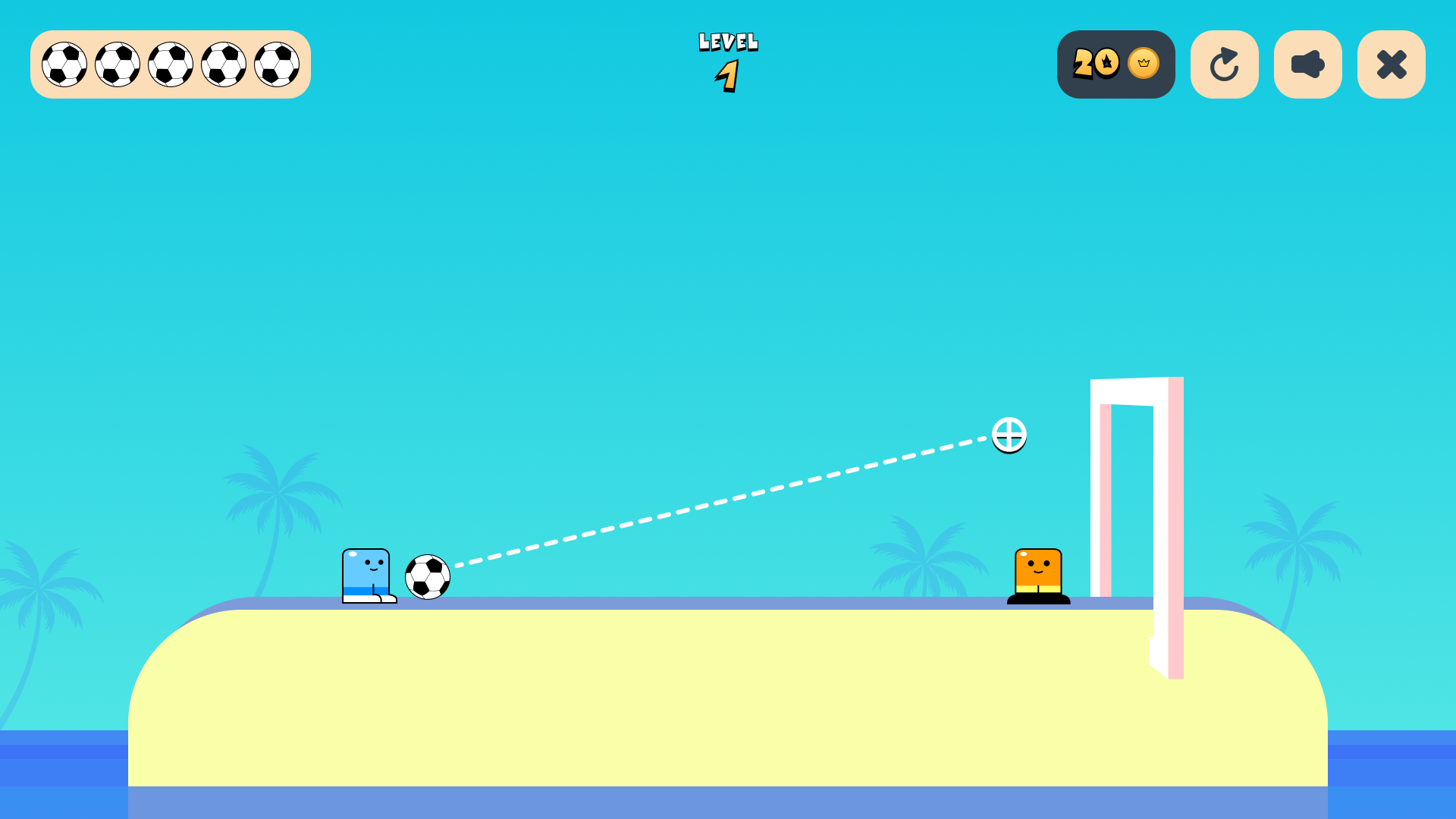Click the restart level icon
The width and height of the screenshot is (1456, 819).
click(x=1225, y=64)
